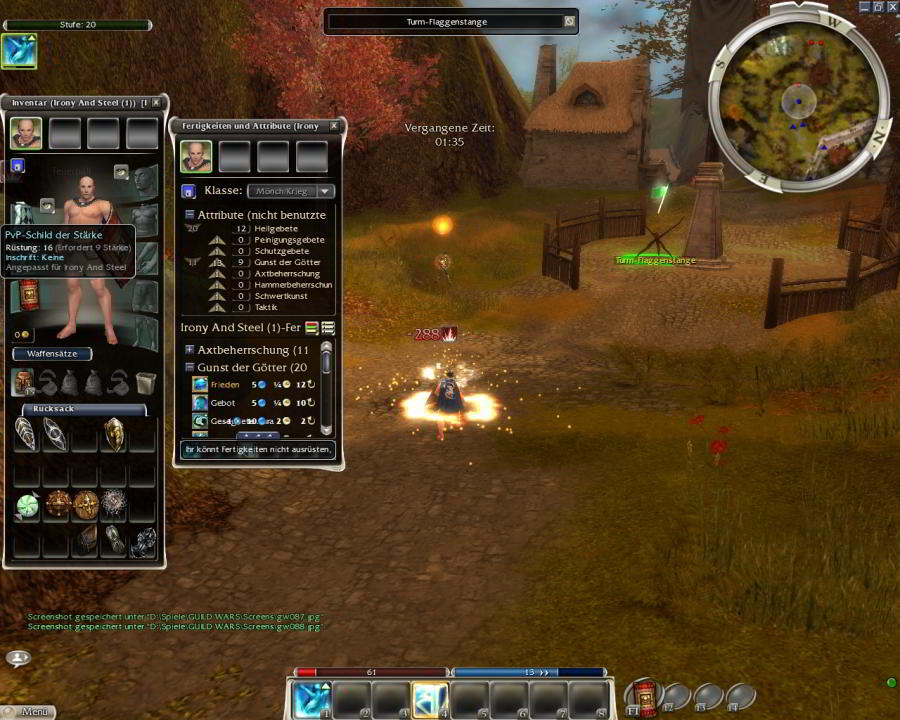Select the golden shield in the backpack
Image resolution: width=900 pixels, height=720 pixels.
click(x=114, y=434)
